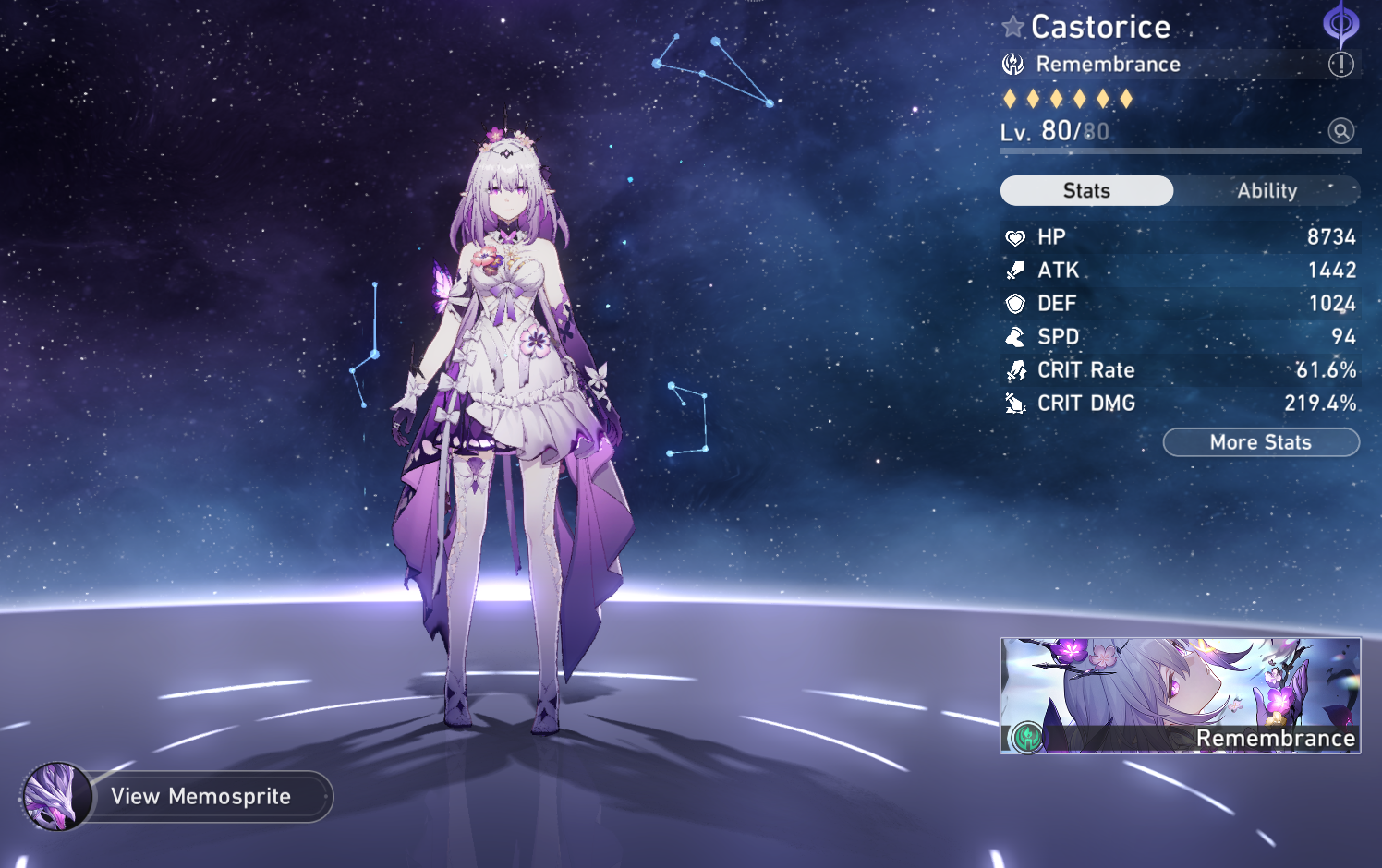Select the Stats tab
This screenshot has width=1382, height=868.
1086,191
